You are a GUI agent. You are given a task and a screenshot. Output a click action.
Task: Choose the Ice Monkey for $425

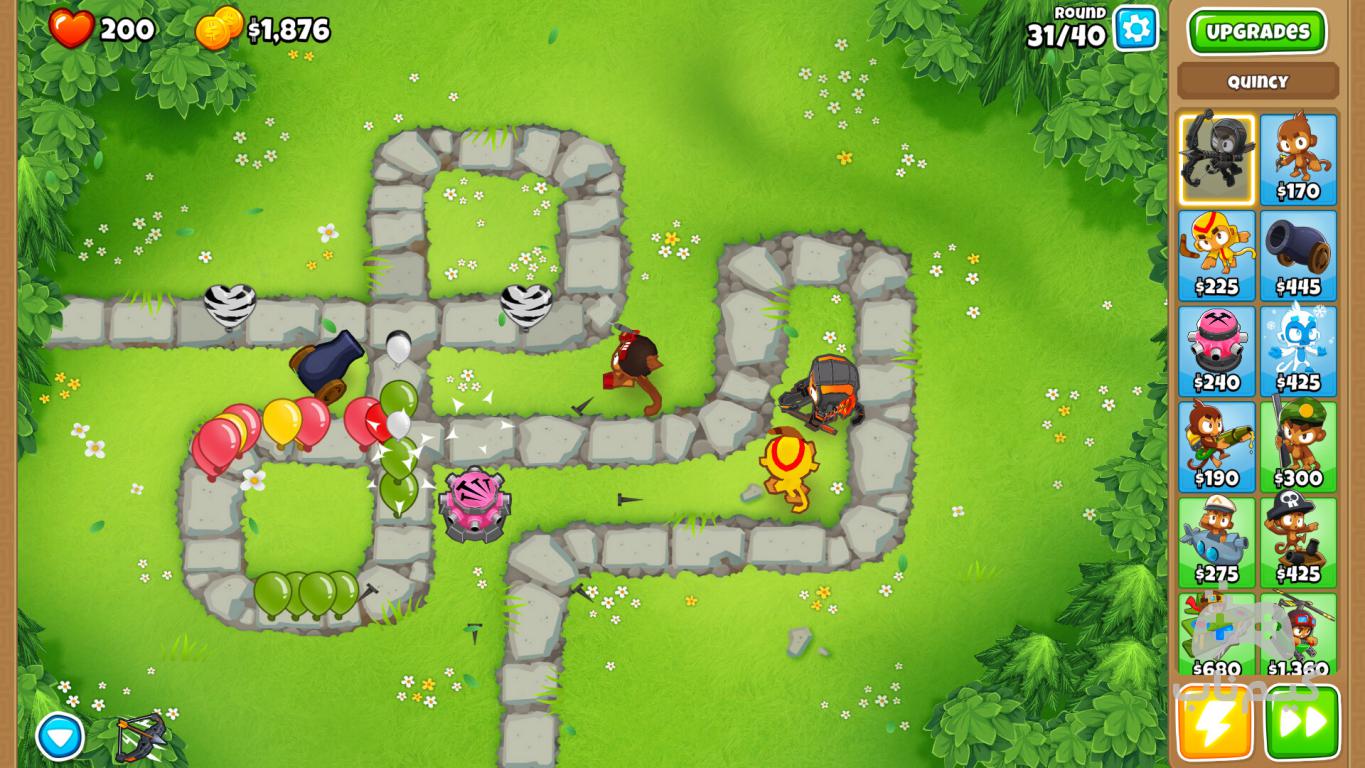pyautogui.click(x=1298, y=351)
